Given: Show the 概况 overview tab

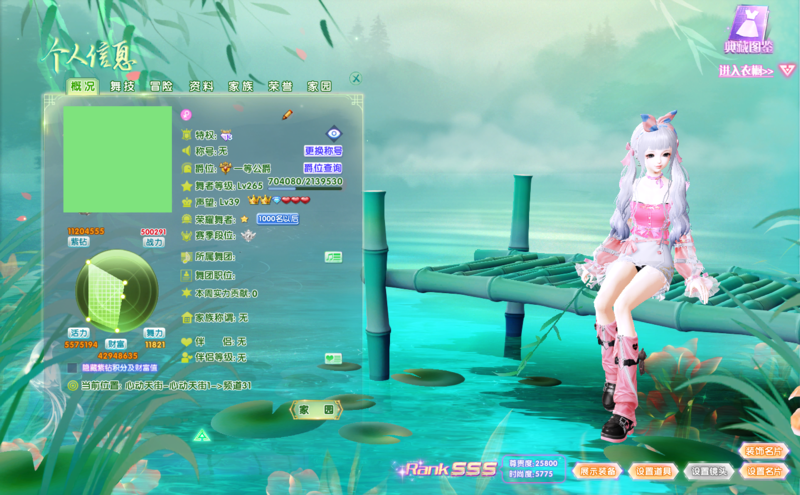Looking at the screenshot, I should point(83,87).
